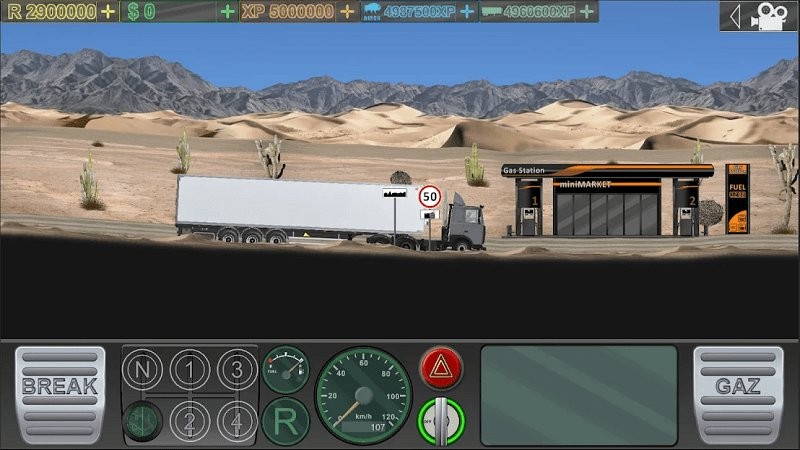Screen dimensions: 800x450
Task: Step on the GAZ pedal
Action: click(738, 395)
